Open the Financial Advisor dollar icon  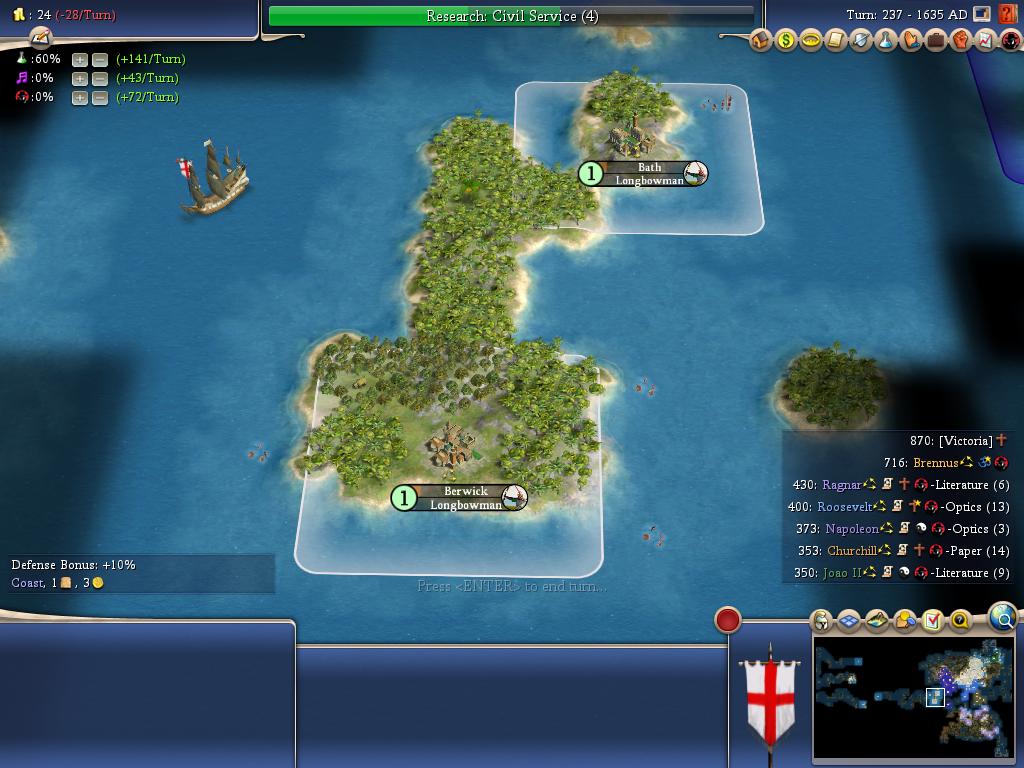click(x=786, y=41)
